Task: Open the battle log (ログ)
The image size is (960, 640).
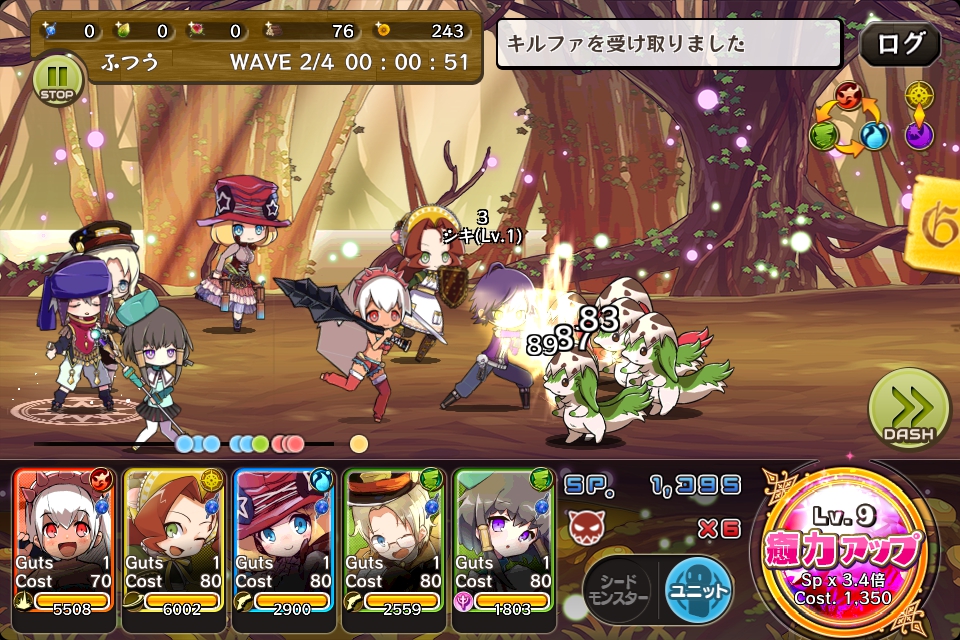Action: 899,44
